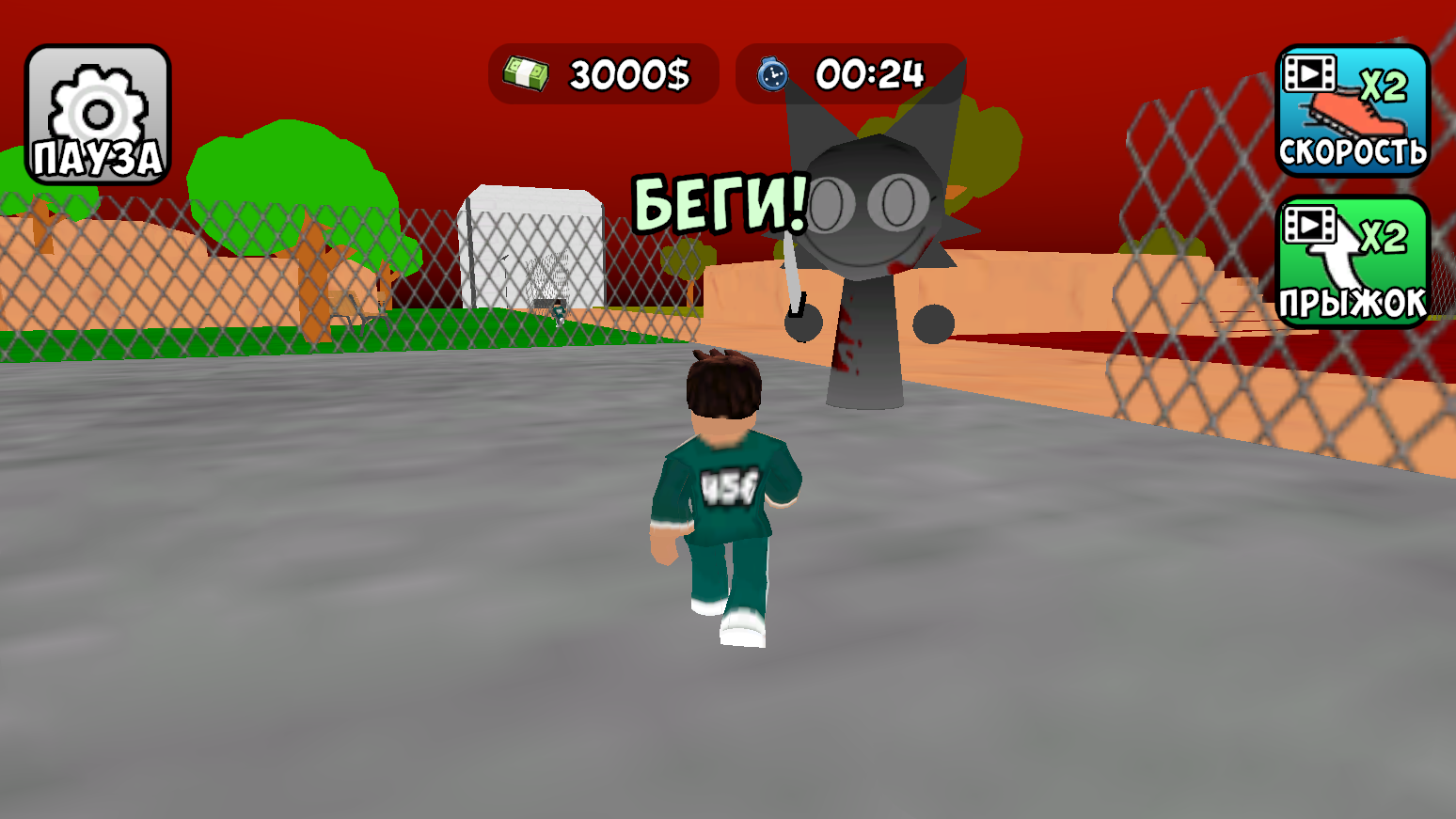
Task: Open the money counter showing 3000$
Action: click(x=606, y=74)
